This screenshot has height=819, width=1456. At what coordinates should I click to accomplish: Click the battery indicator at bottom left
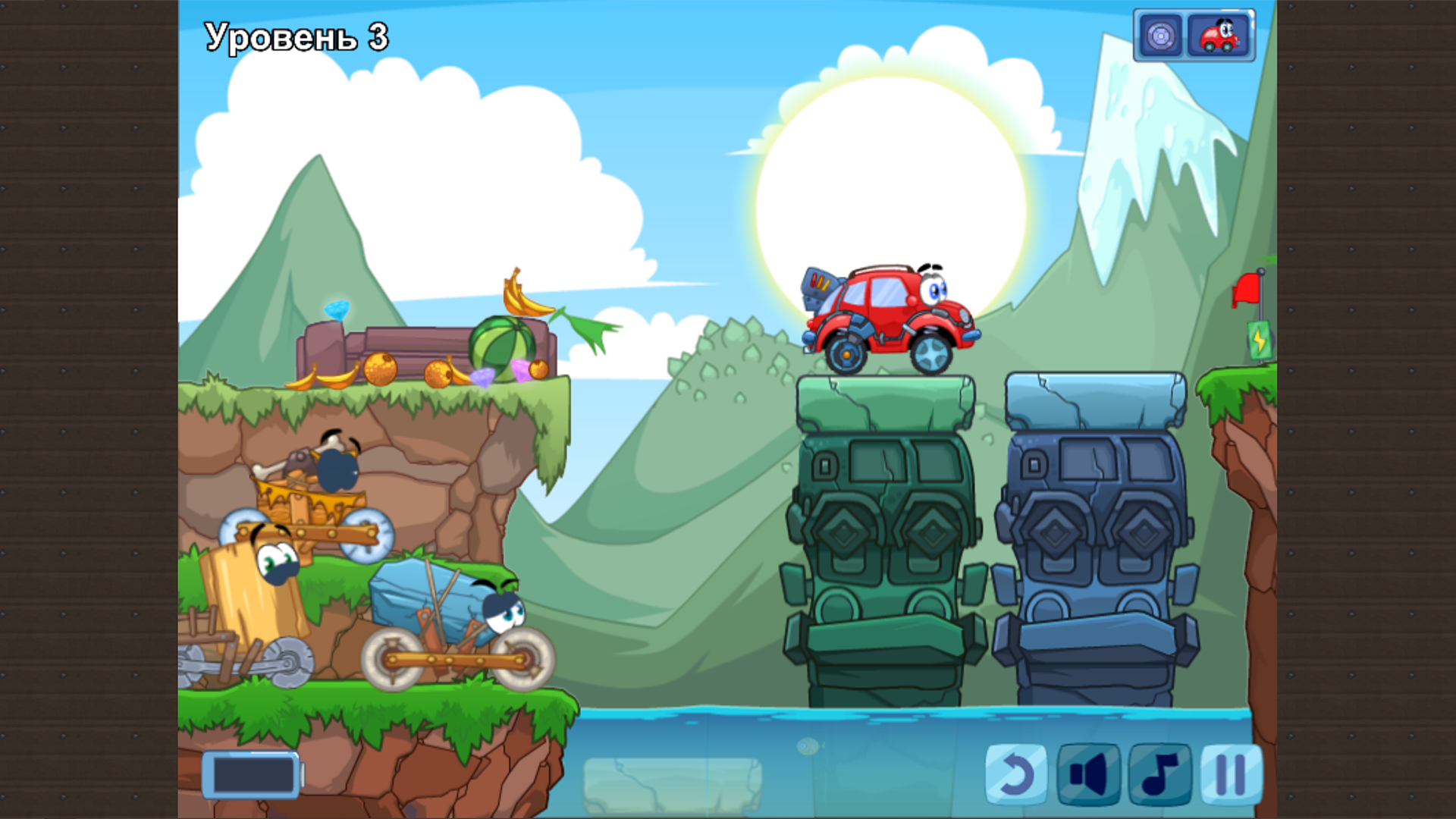tap(250, 775)
